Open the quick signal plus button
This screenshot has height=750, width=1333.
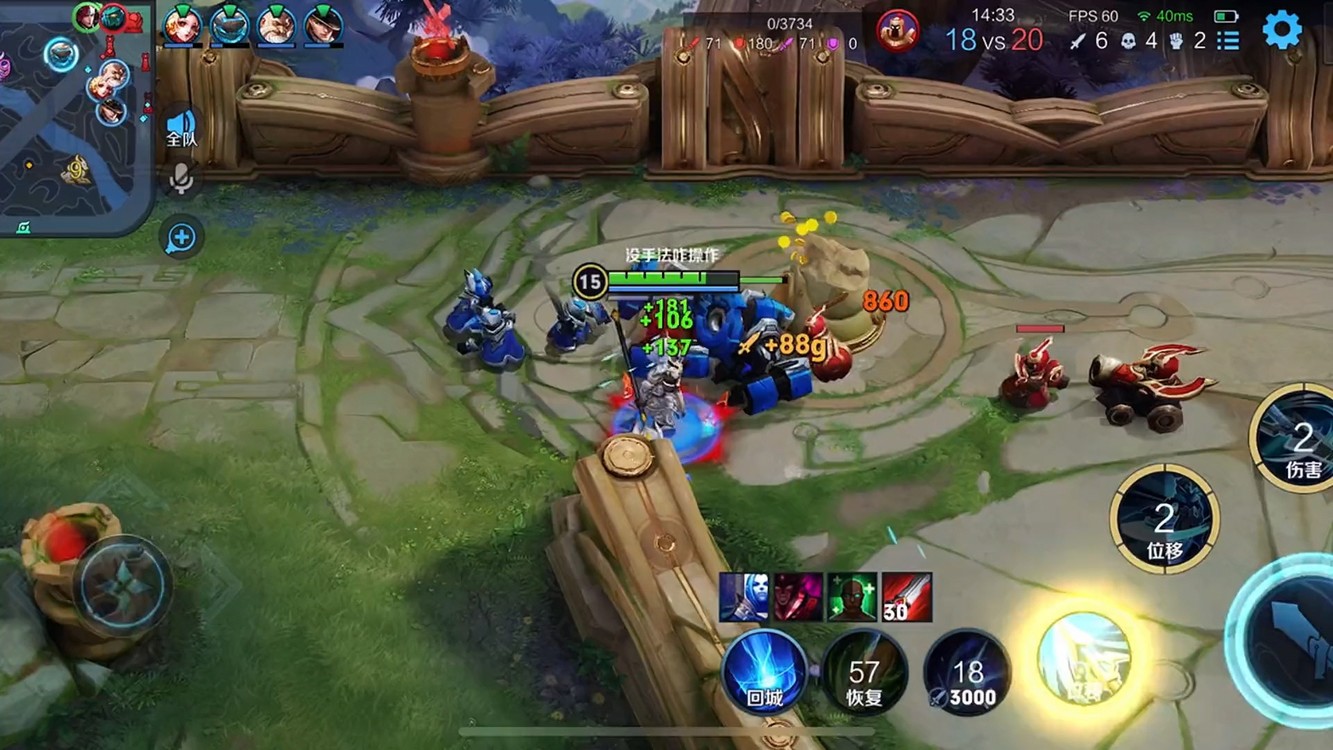click(181, 238)
